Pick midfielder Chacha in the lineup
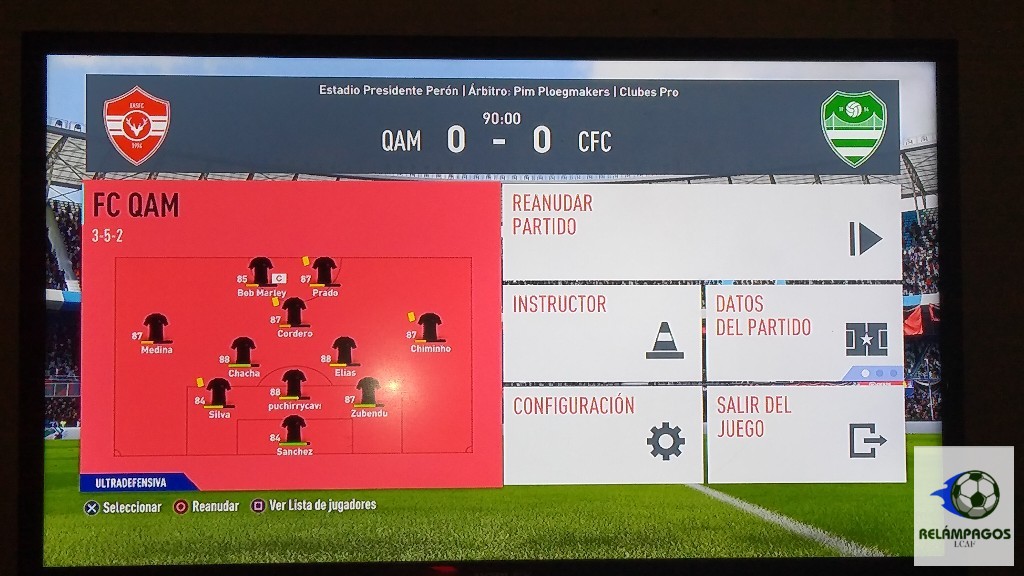Image resolution: width=1024 pixels, height=576 pixels. (x=244, y=353)
